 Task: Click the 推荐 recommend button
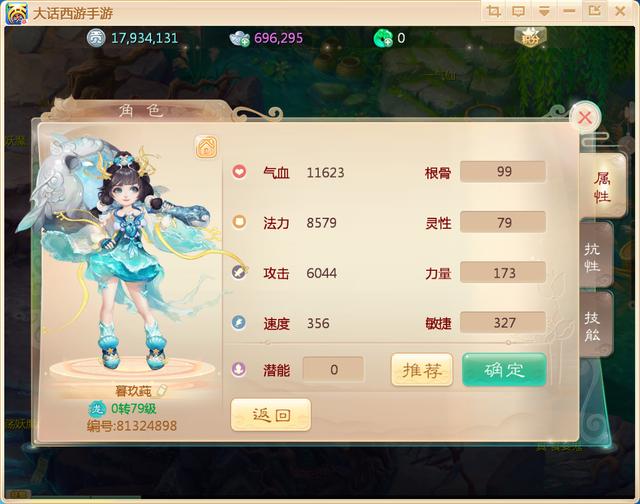coord(421,370)
